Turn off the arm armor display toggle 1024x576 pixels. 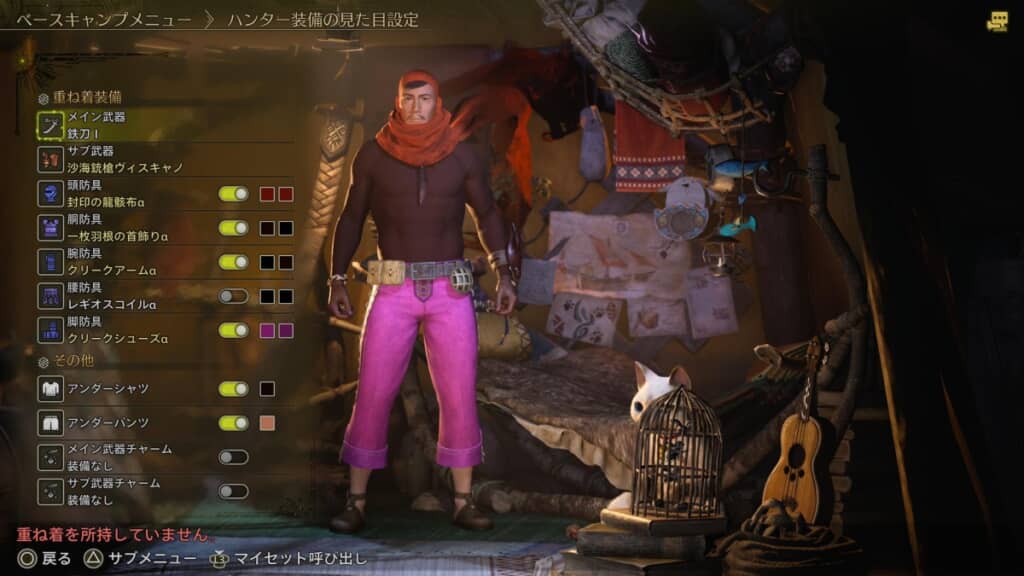coord(233,262)
